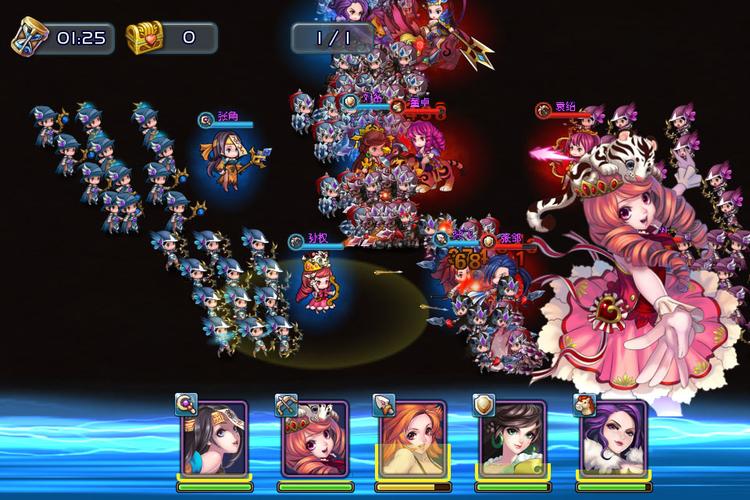Activate the crowned pink-haired hero card
750x500 pixels.
click(x=312, y=440)
